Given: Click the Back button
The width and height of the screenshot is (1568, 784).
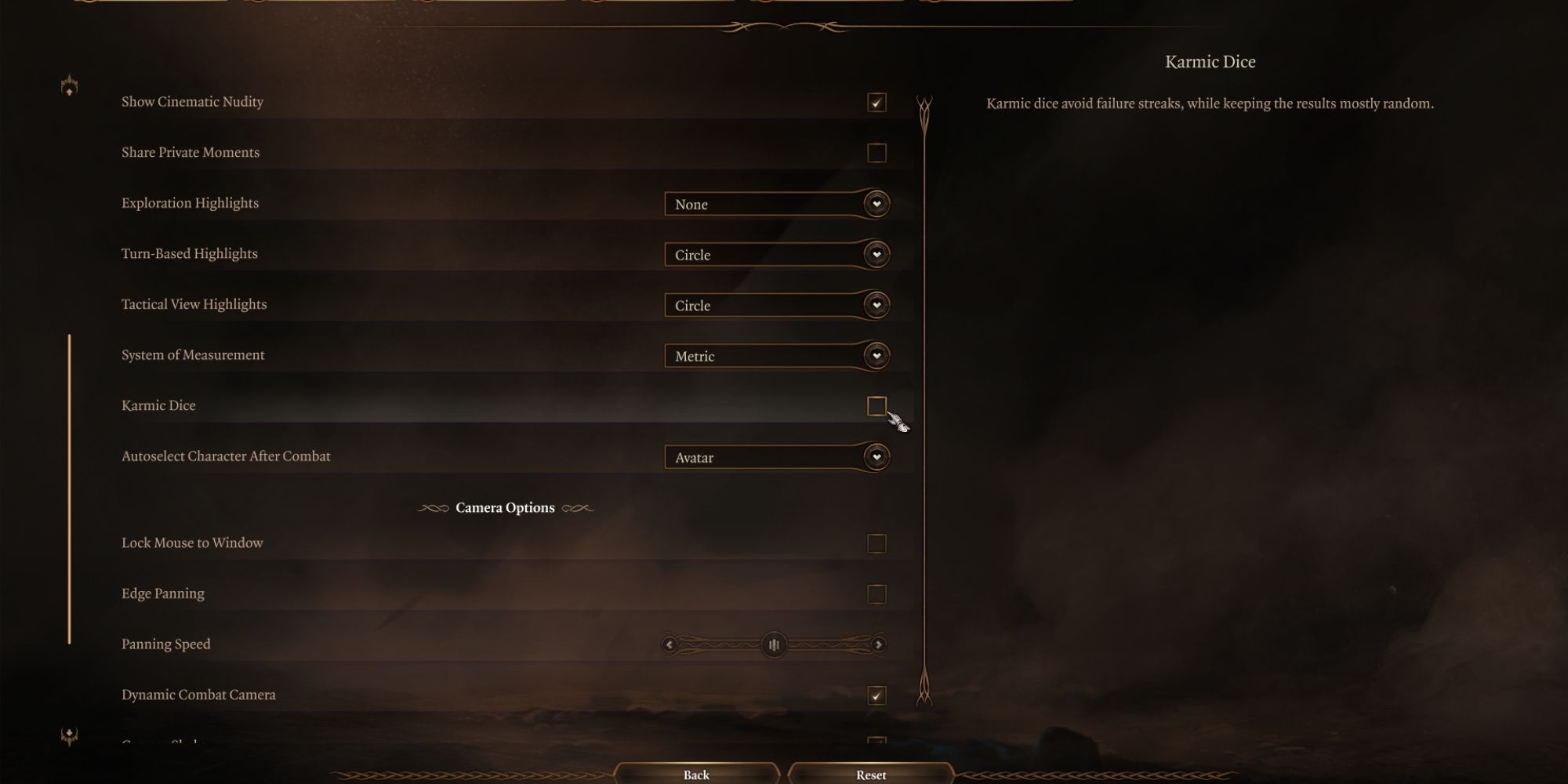Looking at the screenshot, I should (x=695, y=775).
